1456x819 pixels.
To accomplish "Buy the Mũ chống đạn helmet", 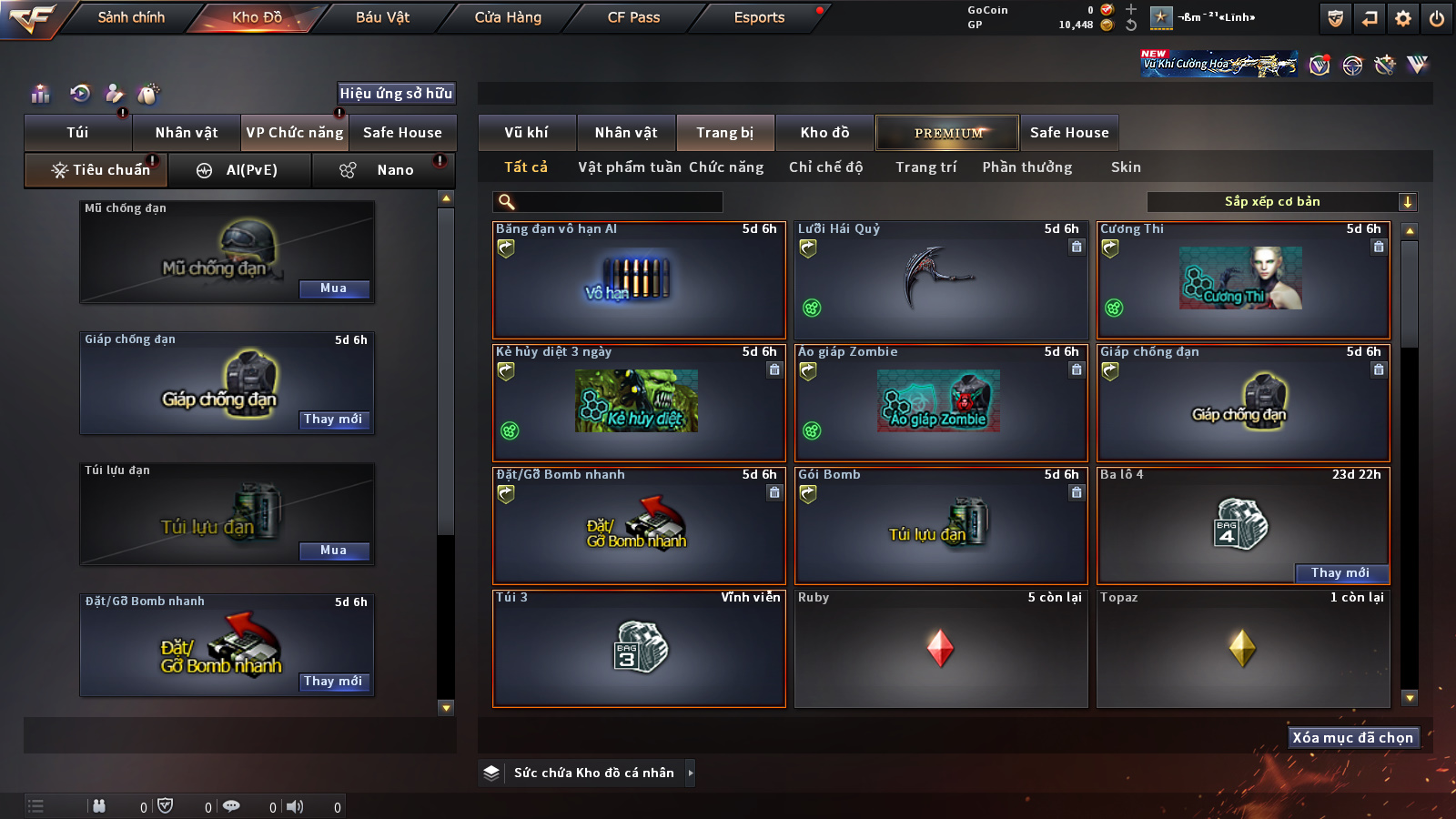I will coord(333,288).
